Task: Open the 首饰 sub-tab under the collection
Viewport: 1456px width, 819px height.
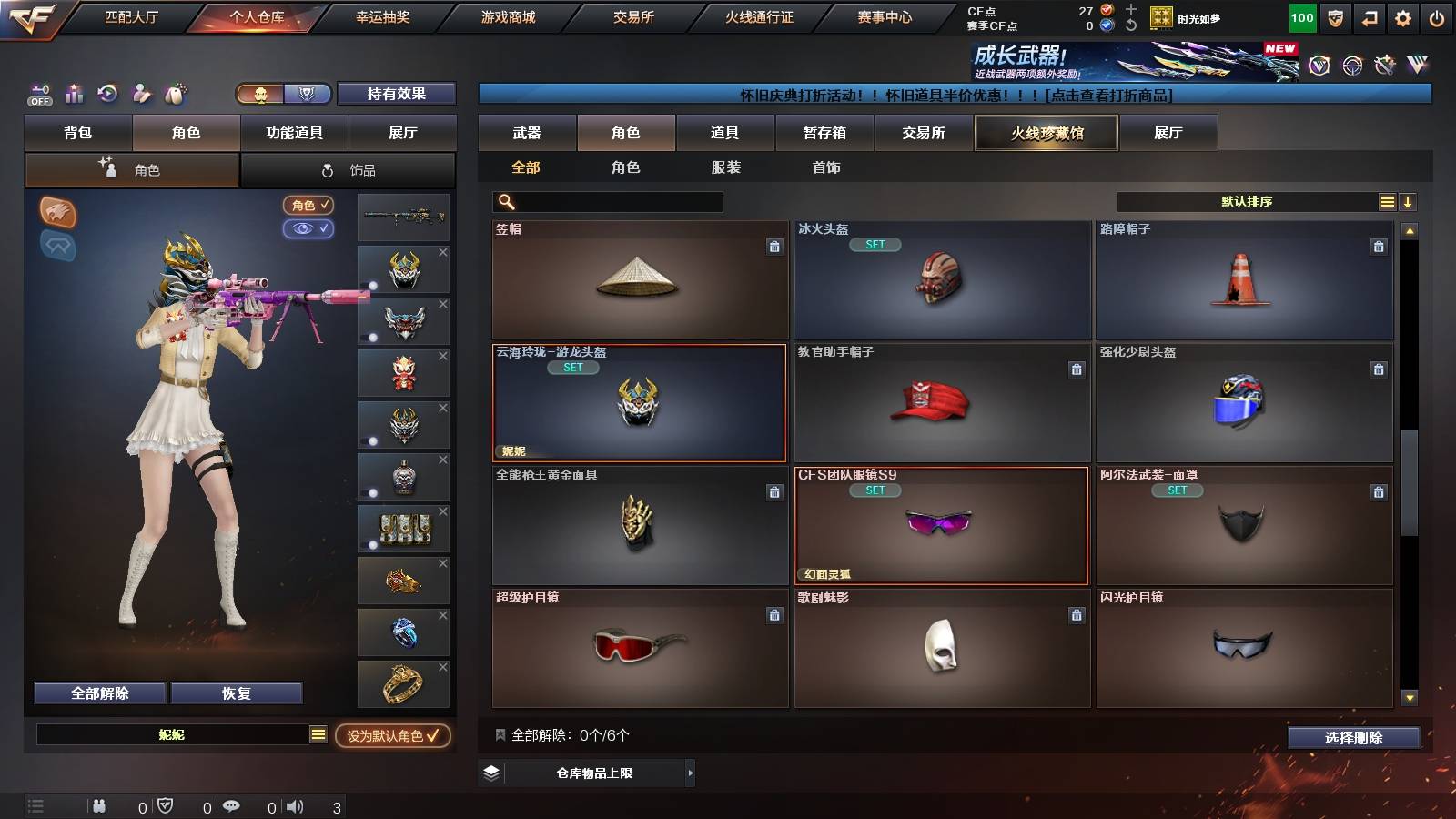Action: click(826, 167)
